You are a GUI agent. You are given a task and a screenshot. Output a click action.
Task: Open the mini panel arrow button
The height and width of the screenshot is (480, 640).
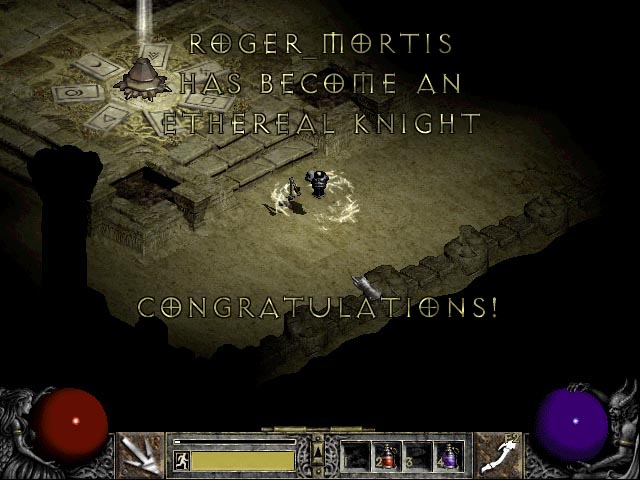click(x=318, y=452)
